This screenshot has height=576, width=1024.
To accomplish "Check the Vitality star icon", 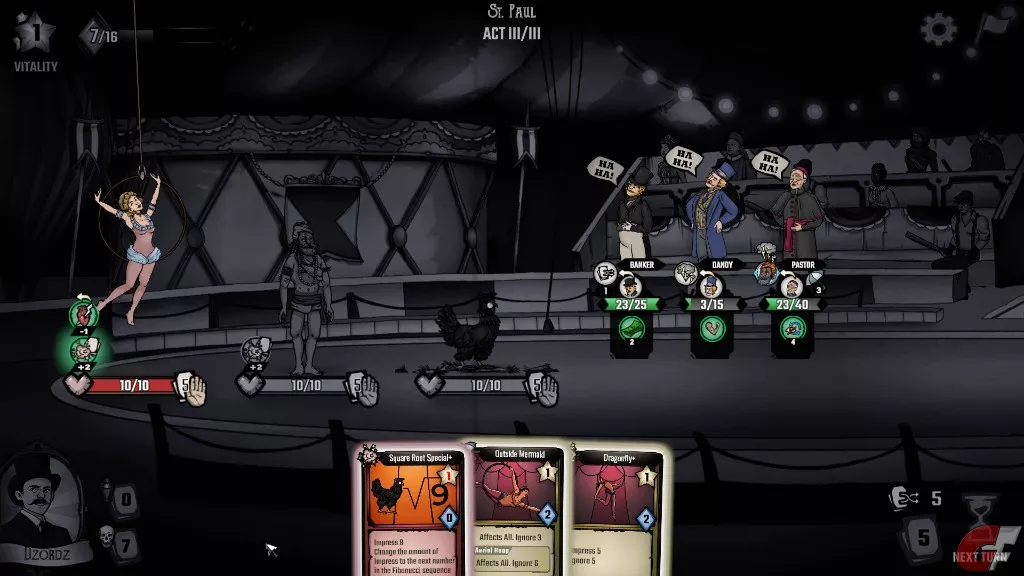I will [x=33, y=31].
